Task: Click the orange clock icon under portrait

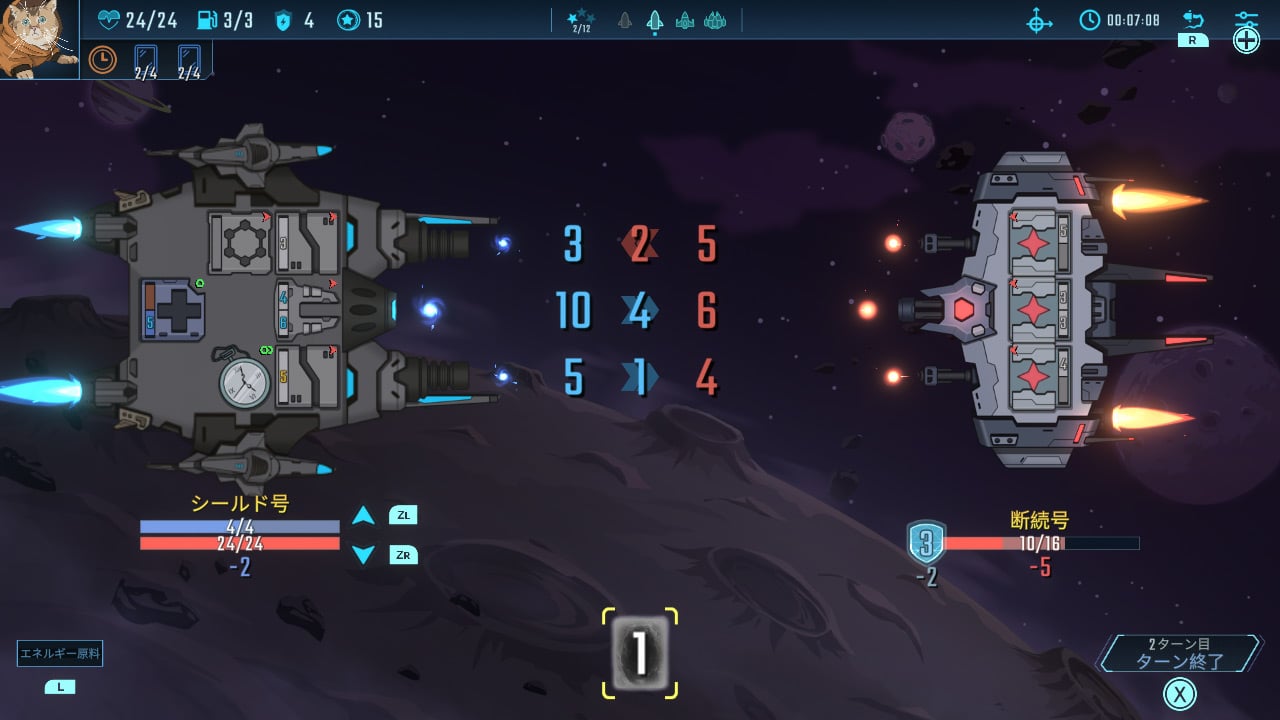Action: (102, 59)
